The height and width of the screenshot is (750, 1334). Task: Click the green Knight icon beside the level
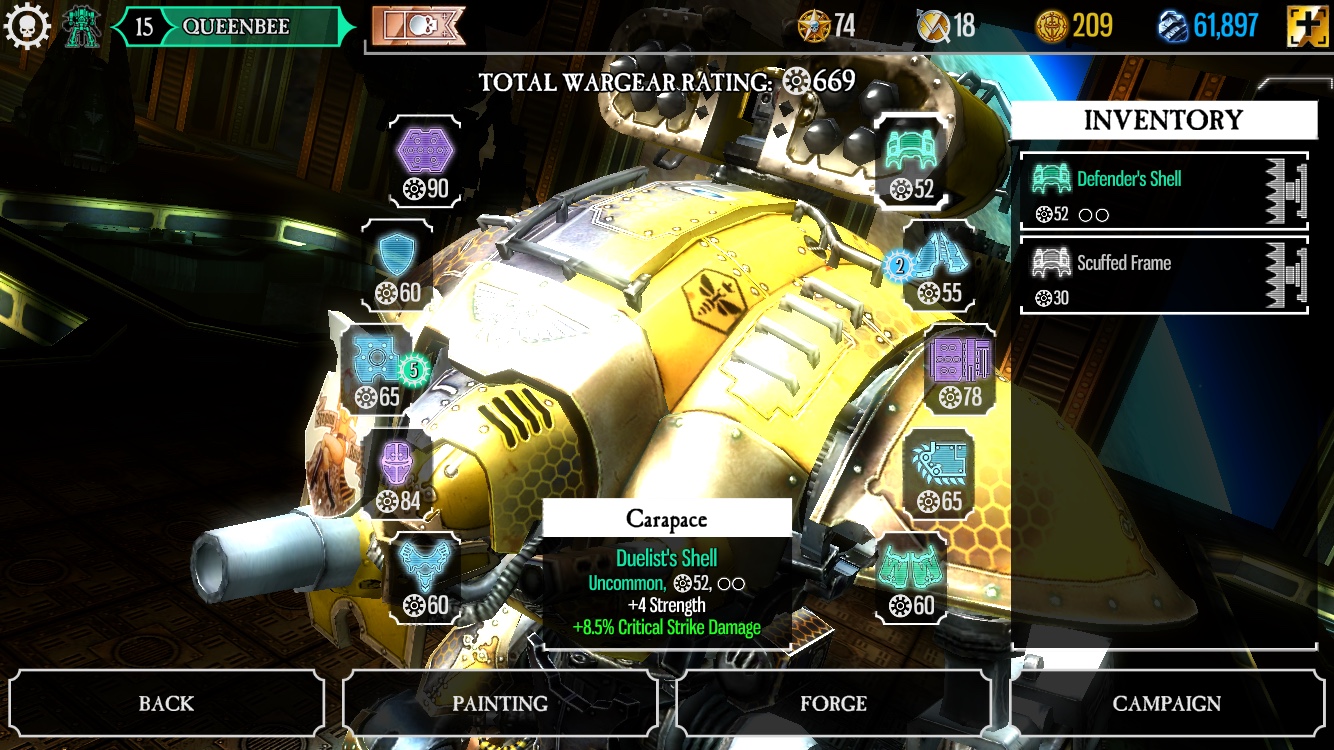[82, 26]
